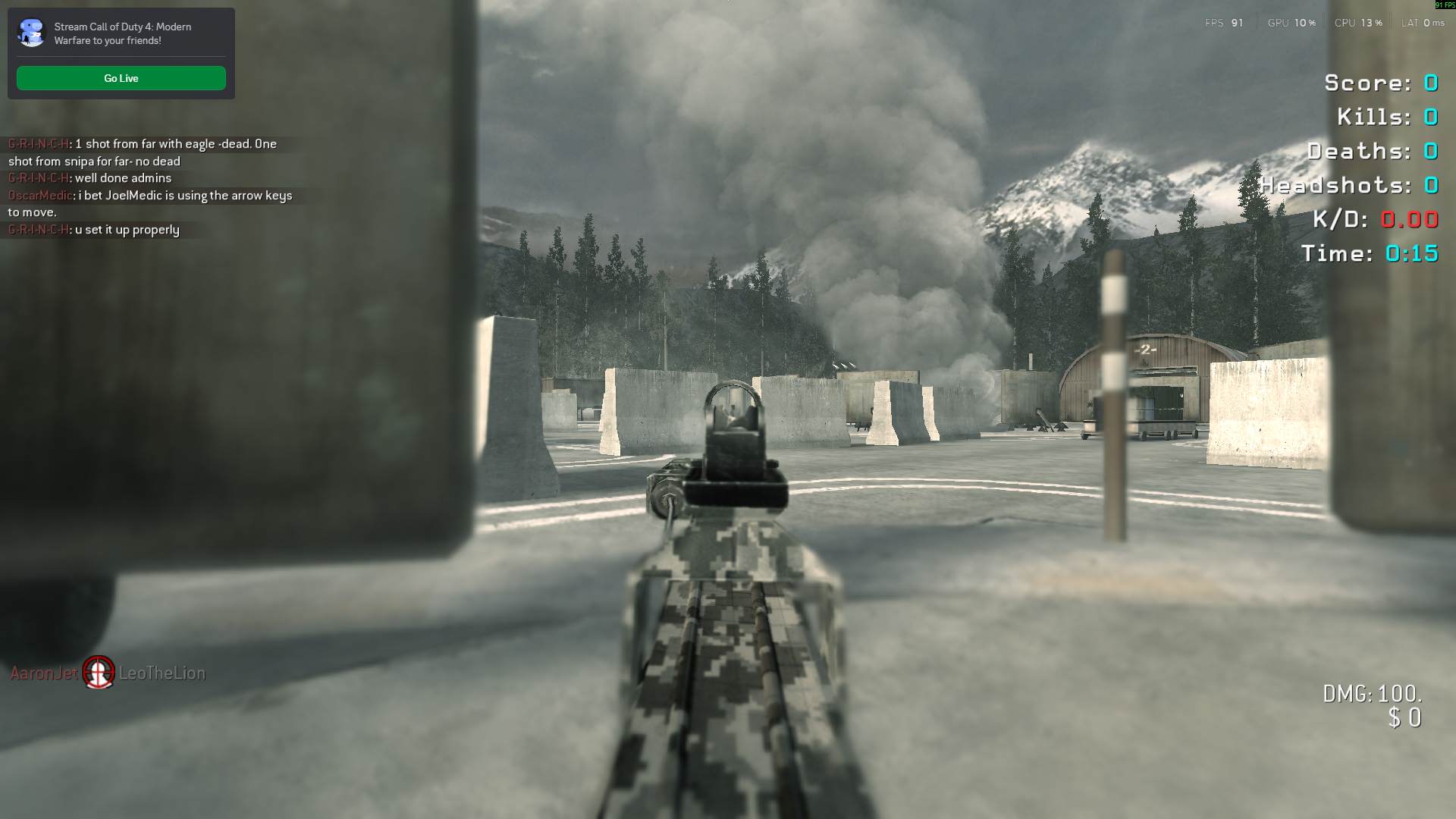Image resolution: width=1456 pixels, height=819 pixels.
Task: Click the green Go Live button
Action: click(121, 78)
